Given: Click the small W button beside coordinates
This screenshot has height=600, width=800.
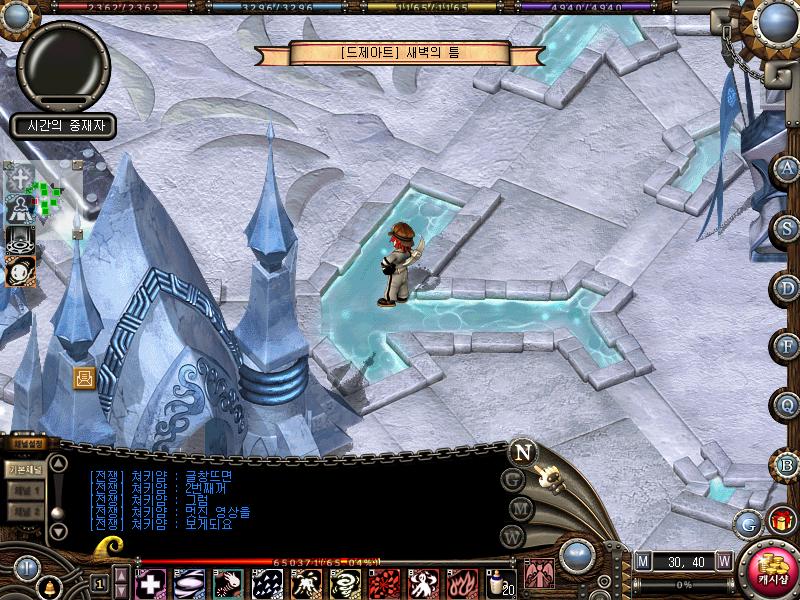Looking at the screenshot, I should (723, 561).
